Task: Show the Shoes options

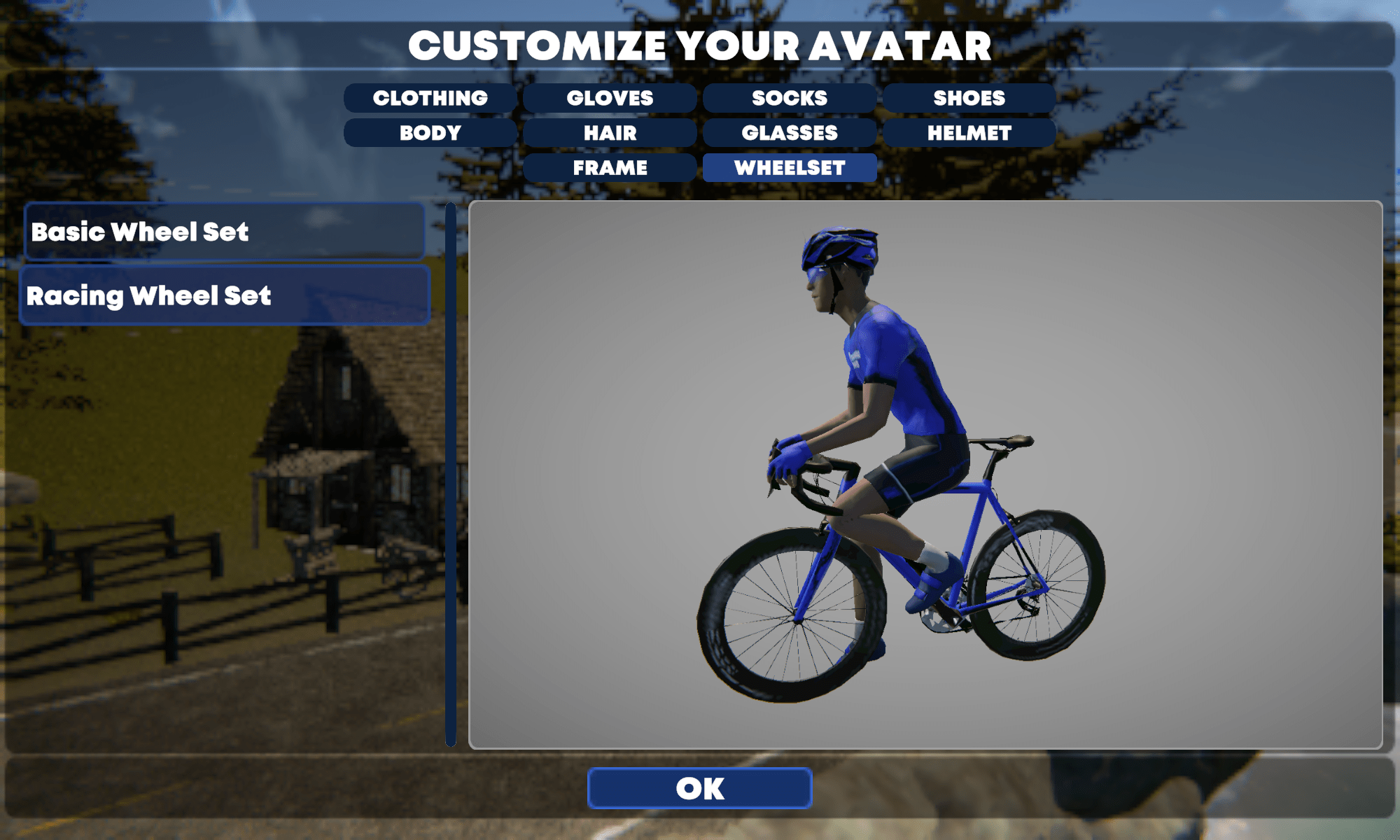Action: tap(969, 98)
